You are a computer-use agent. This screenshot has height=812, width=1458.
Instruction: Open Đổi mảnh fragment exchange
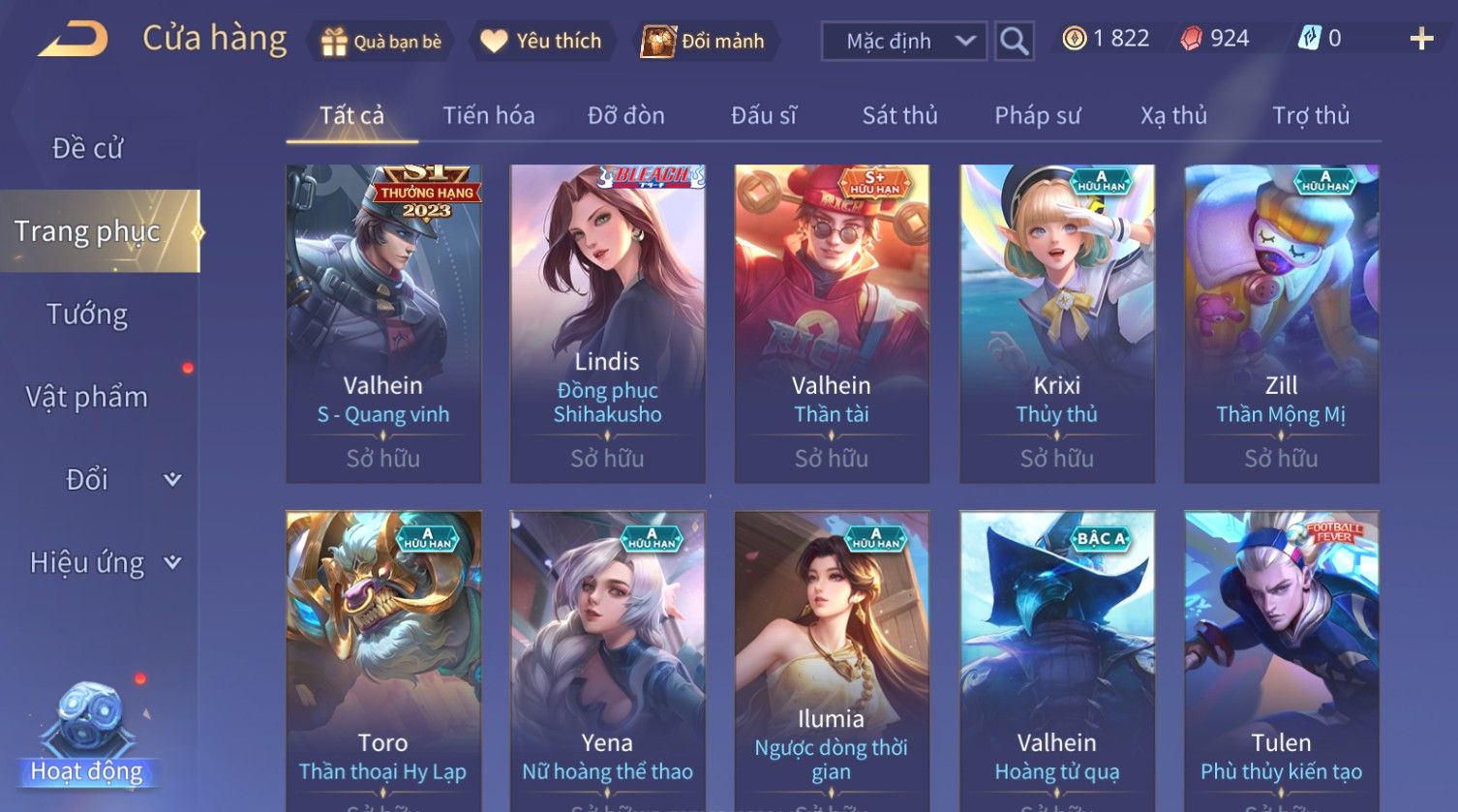(704, 42)
